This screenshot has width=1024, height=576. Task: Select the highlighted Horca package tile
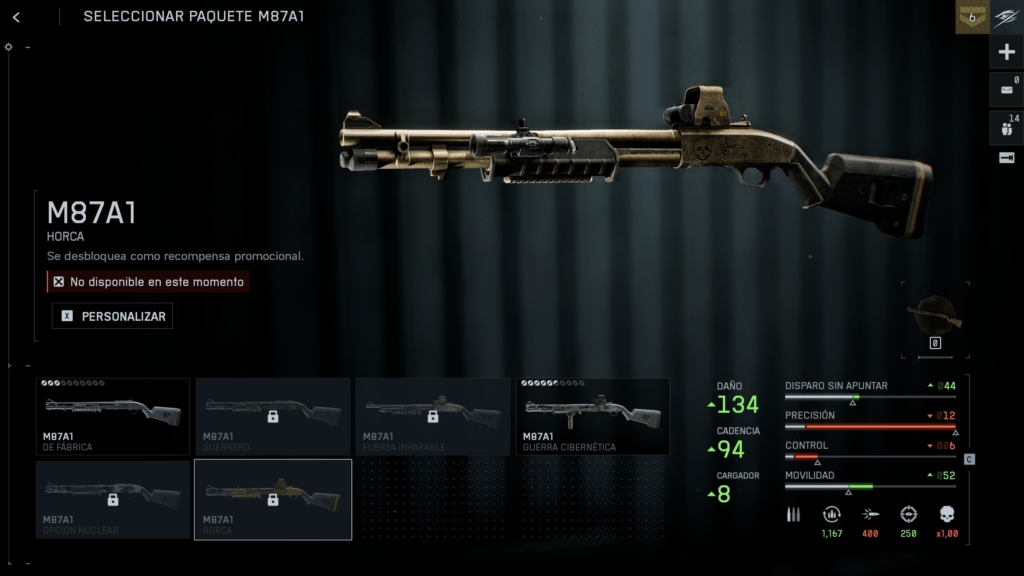point(272,499)
